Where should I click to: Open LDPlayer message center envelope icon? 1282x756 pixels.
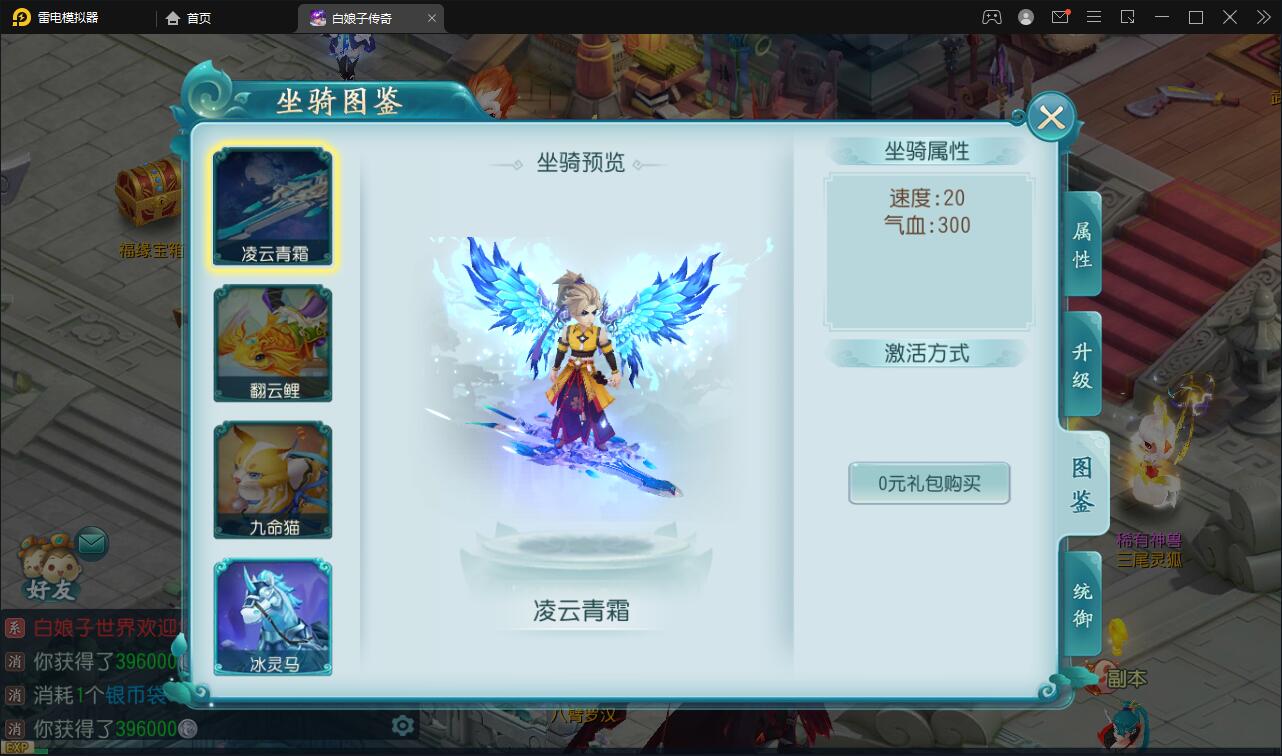1061,17
